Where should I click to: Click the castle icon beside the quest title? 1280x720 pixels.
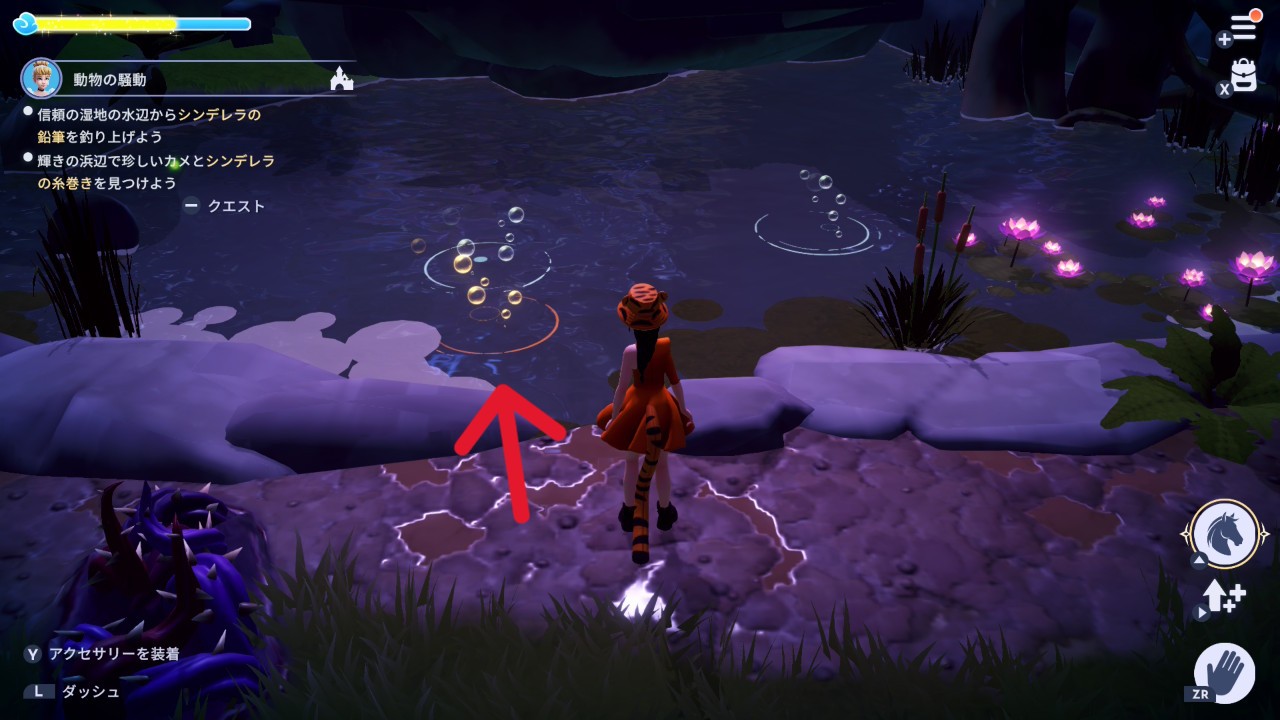pyautogui.click(x=342, y=80)
